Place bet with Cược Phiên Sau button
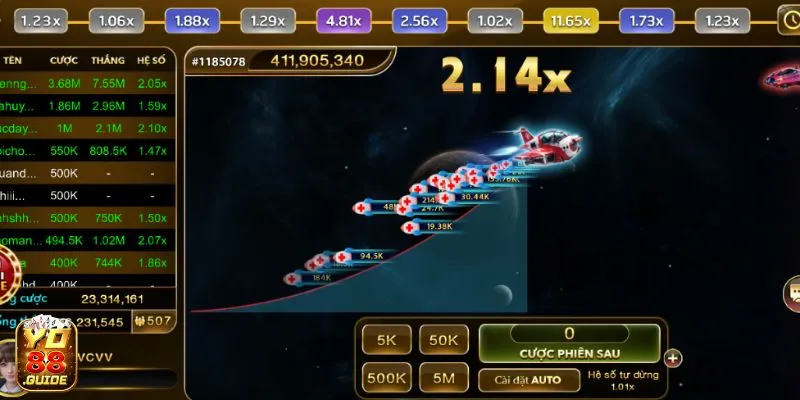Image resolution: width=800 pixels, height=400 pixels. 569,343
